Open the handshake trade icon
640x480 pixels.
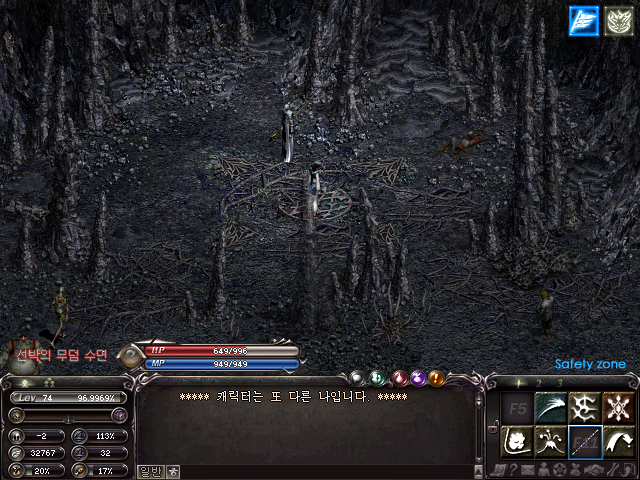pos(591,471)
